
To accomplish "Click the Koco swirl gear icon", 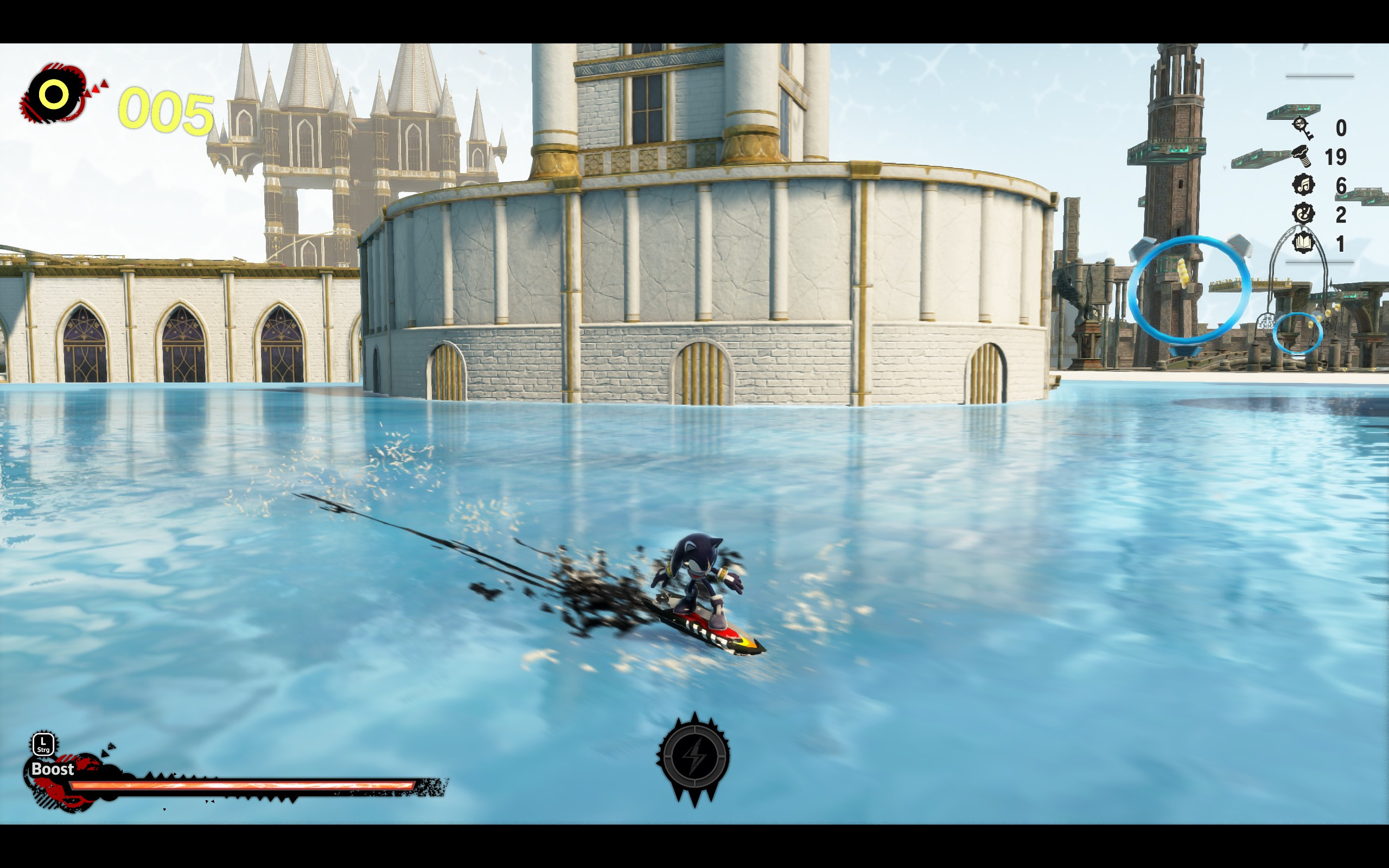I will [1303, 213].
